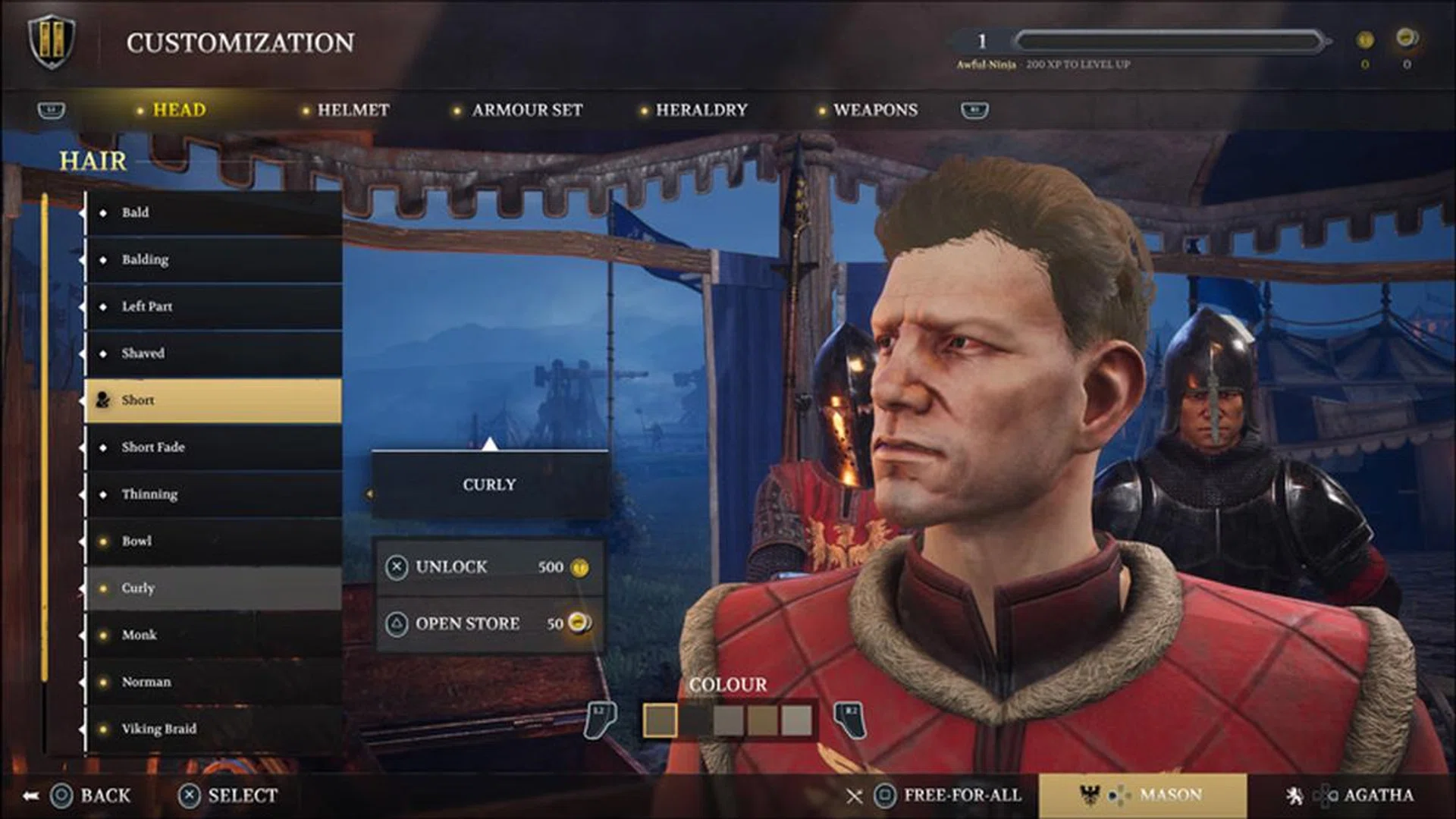Viewport: 1456px width, 819px height.
Task: Select the Monk hairstyle
Action: point(213,635)
